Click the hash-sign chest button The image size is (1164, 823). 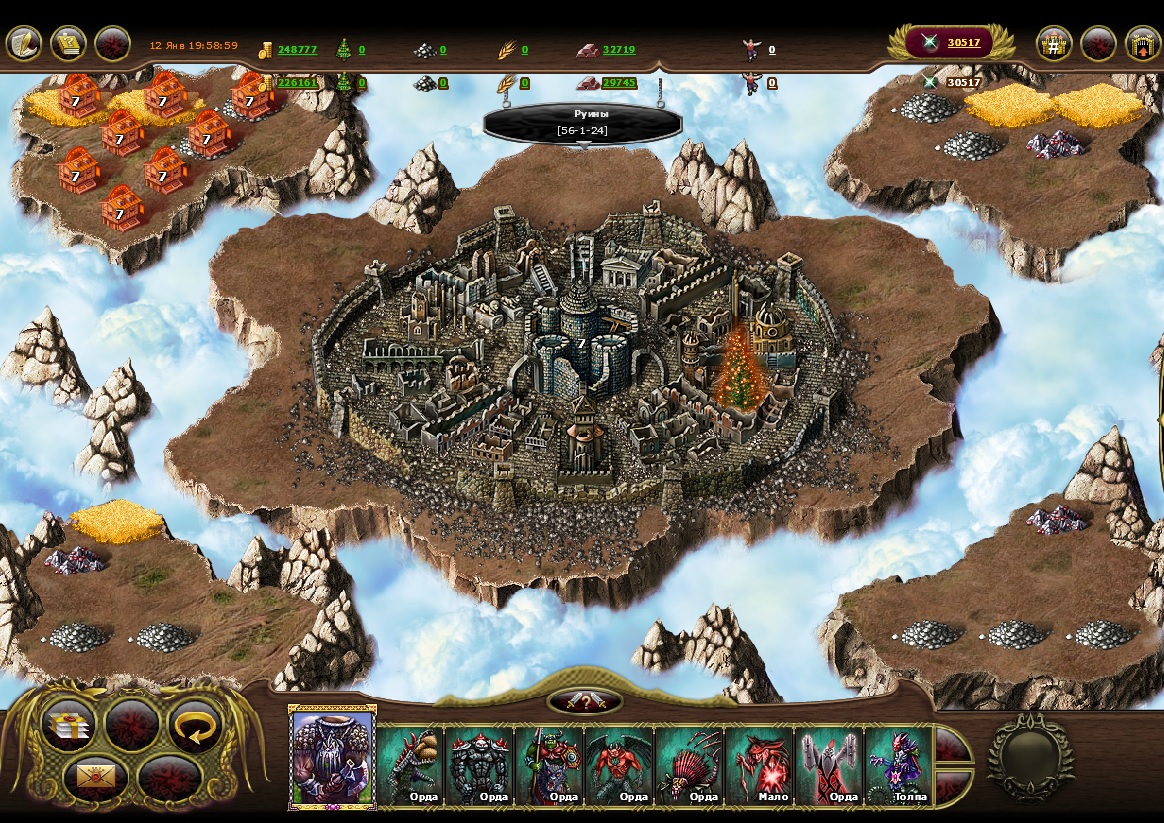pos(1054,44)
